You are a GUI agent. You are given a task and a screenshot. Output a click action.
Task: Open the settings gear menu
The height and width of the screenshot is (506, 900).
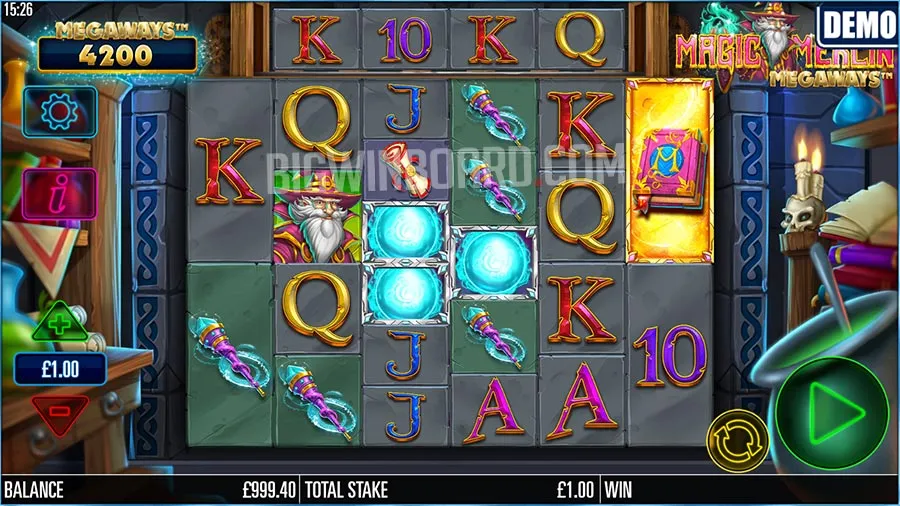pyautogui.click(x=59, y=109)
